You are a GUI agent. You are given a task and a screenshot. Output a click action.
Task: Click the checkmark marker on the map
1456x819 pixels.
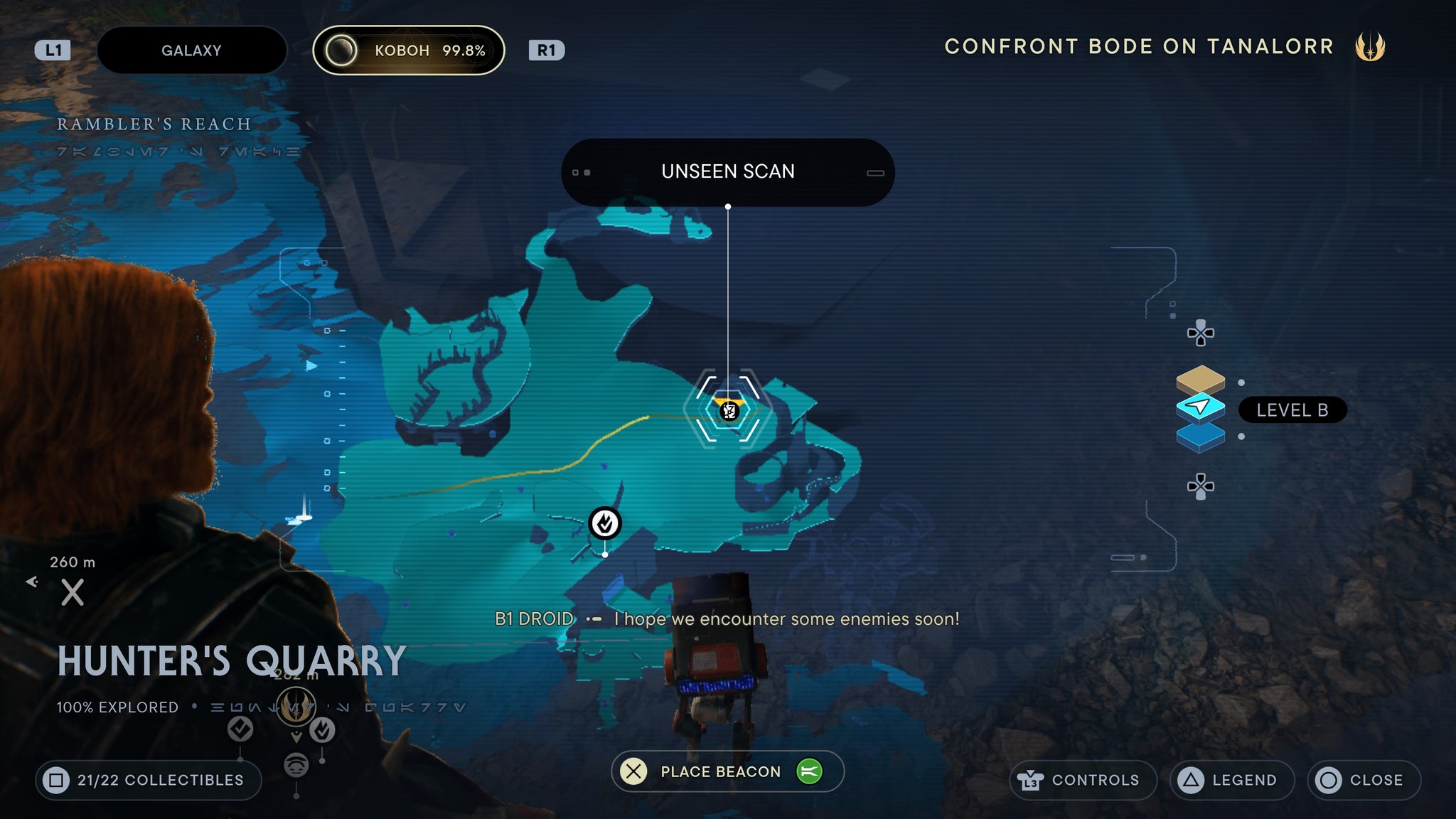click(x=605, y=524)
